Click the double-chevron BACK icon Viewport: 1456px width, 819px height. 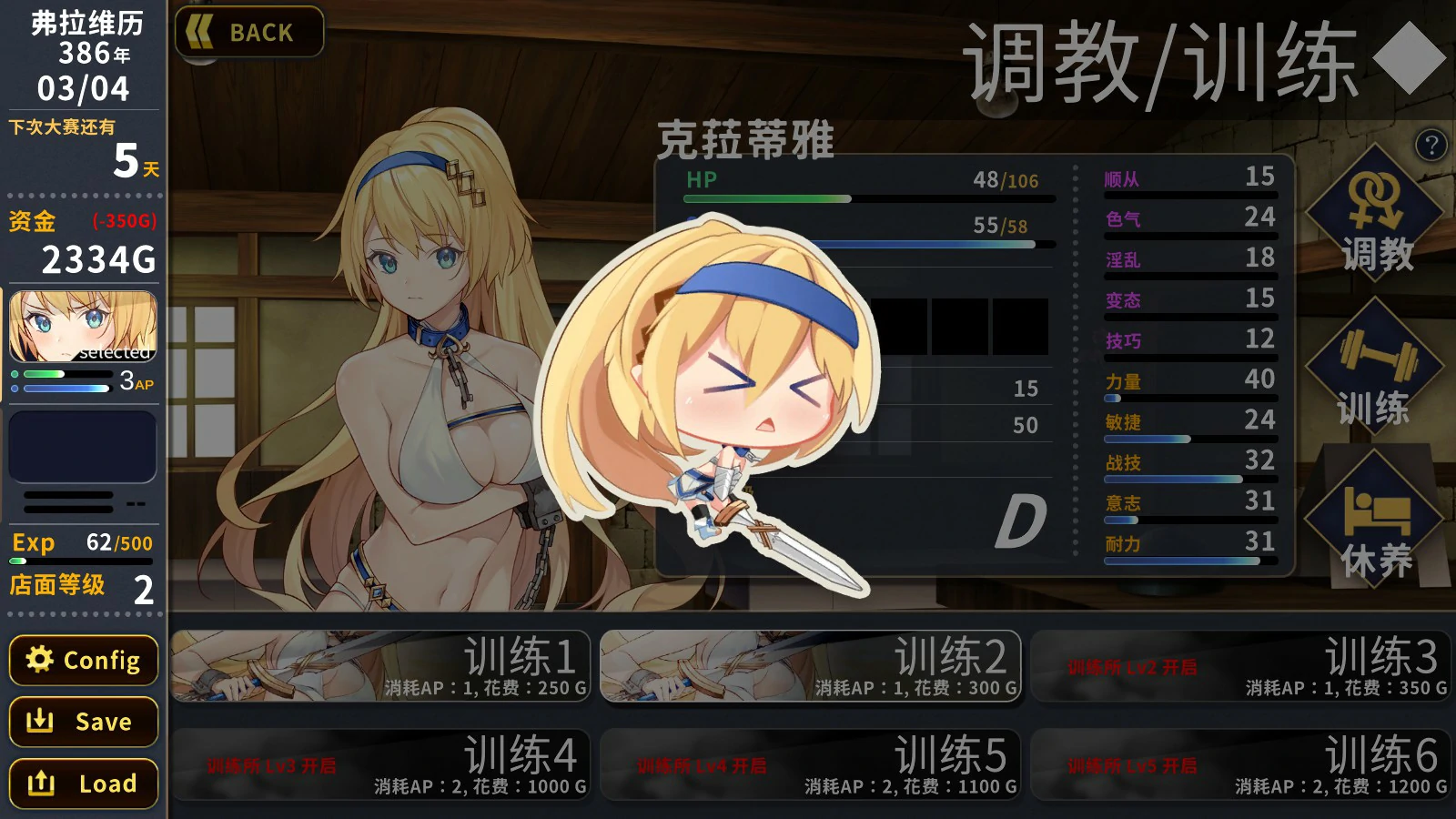[201, 32]
